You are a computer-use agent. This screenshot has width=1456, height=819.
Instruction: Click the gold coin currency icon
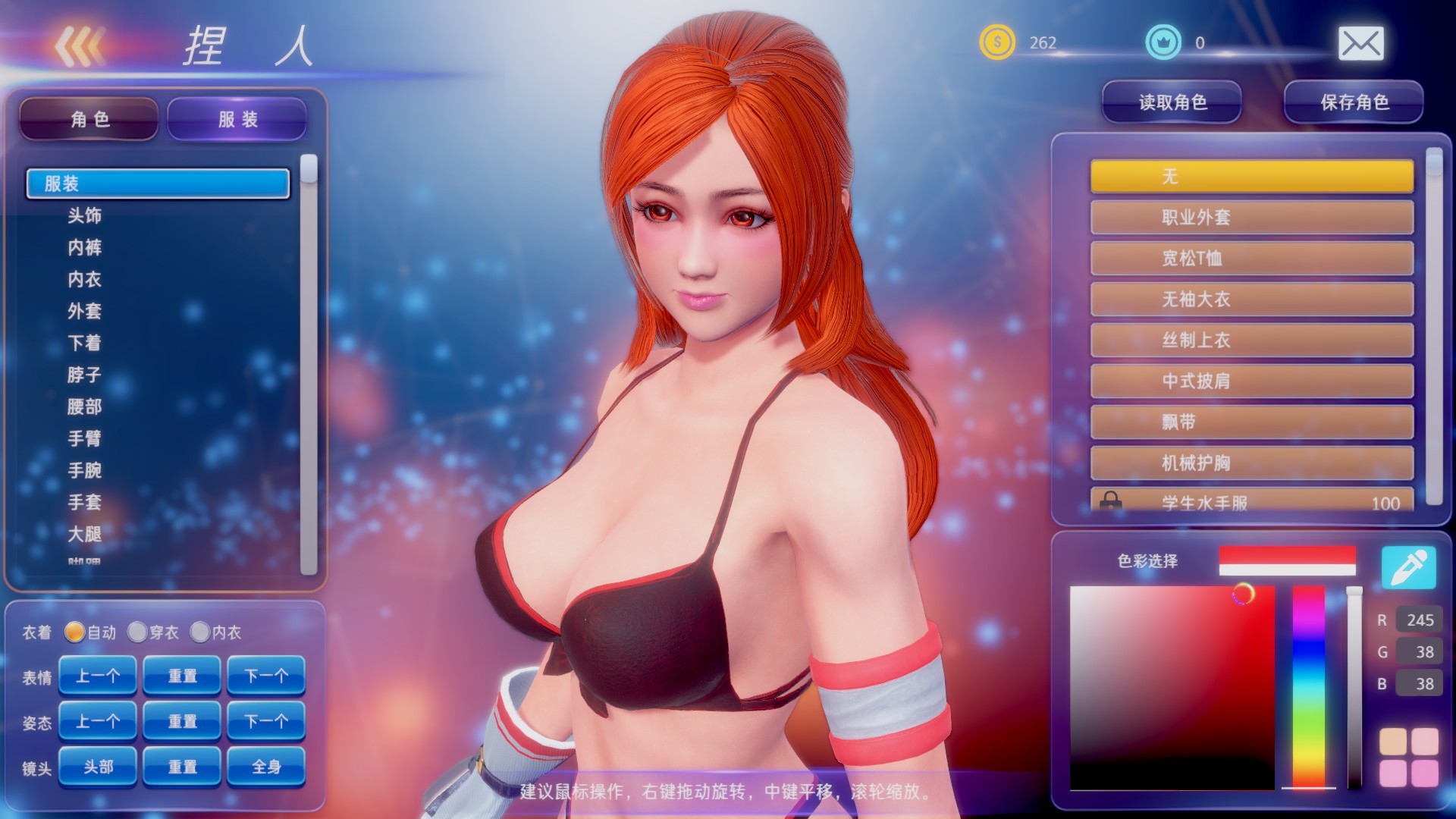tap(997, 43)
